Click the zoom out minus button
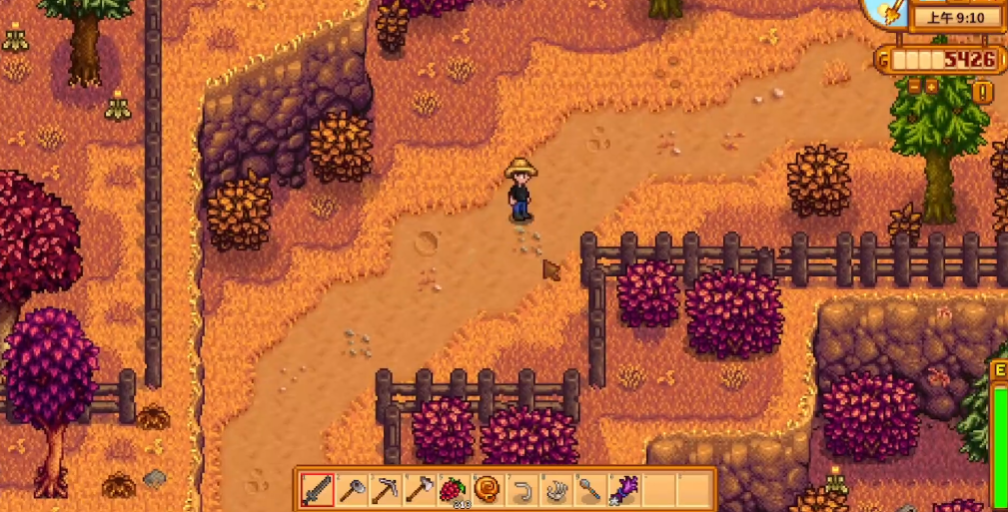This screenshot has width=1008, height=512. pos(915,87)
